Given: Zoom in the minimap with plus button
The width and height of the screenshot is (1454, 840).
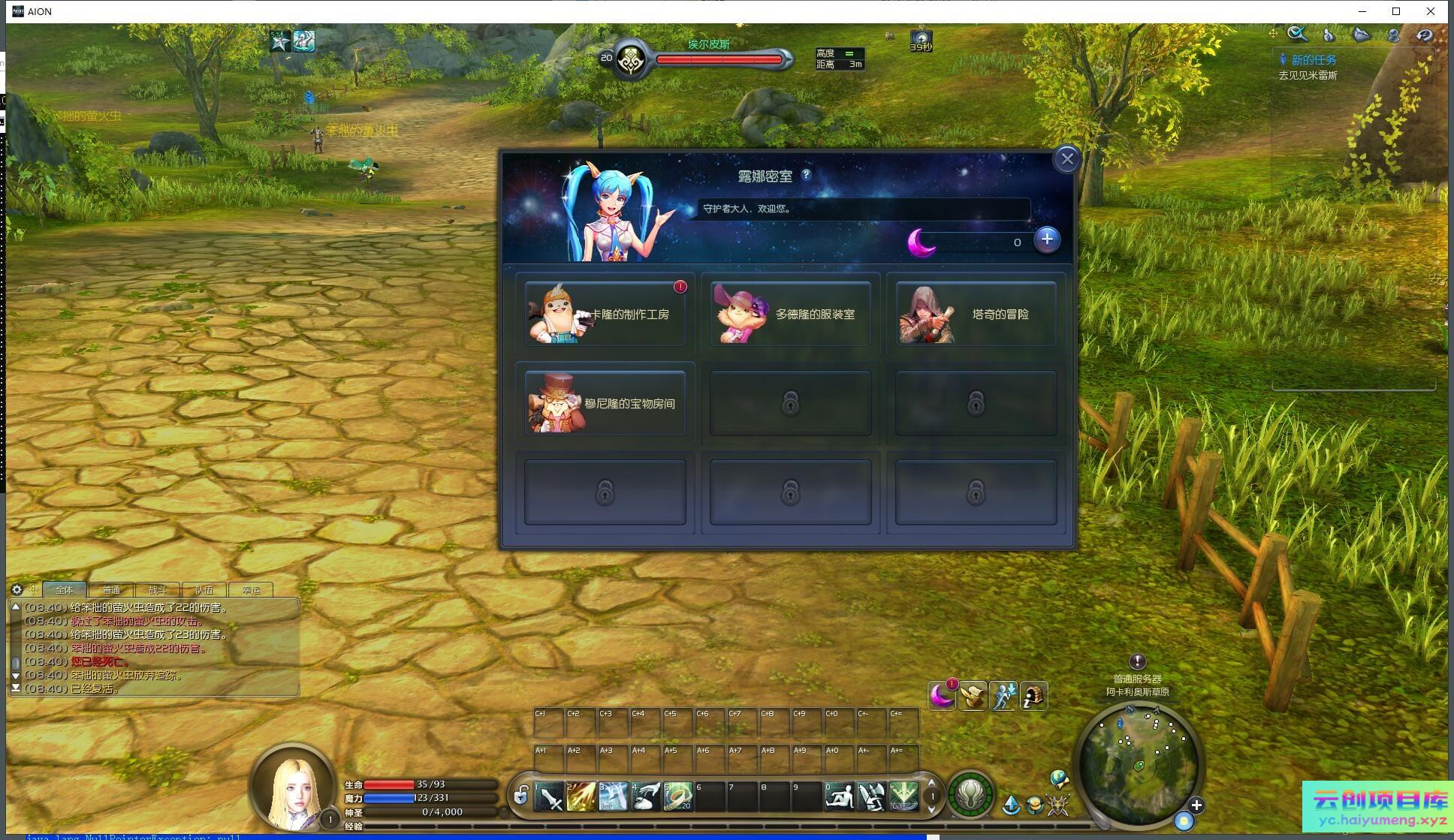Looking at the screenshot, I should click(x=1196, y=805).
